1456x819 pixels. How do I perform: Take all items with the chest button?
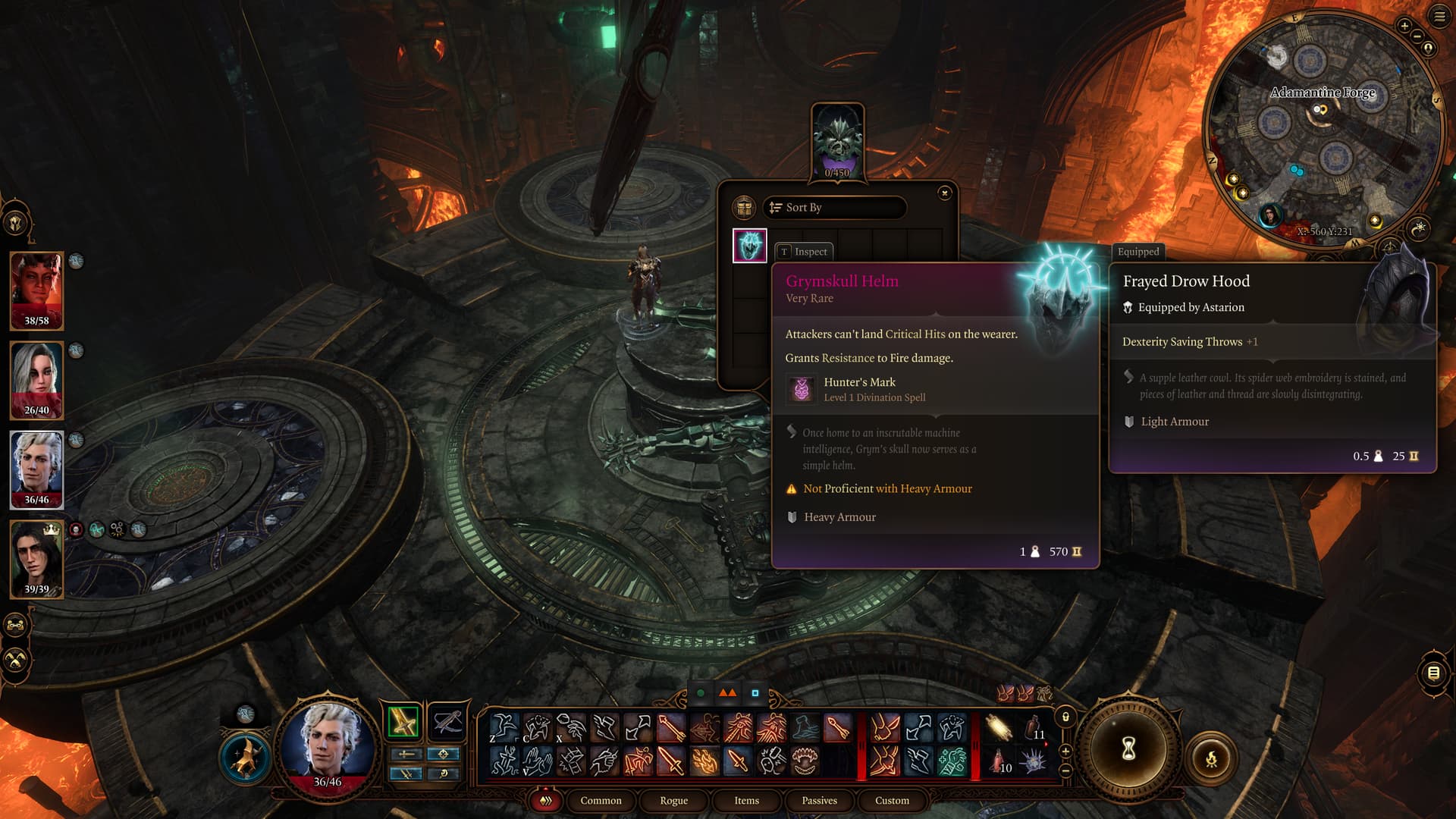[744, 207]
